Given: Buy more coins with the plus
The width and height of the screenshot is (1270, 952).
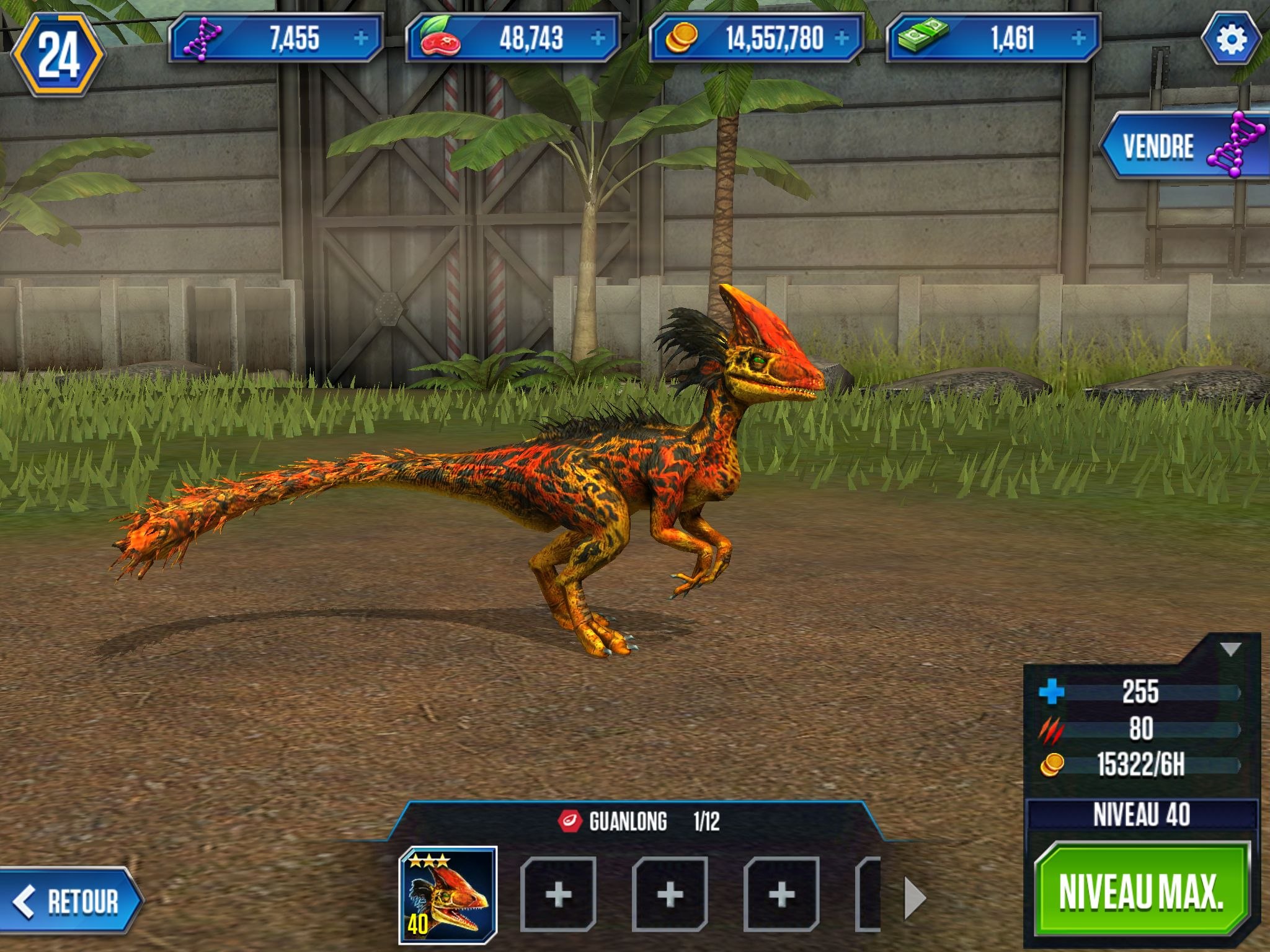Looking at the screenshot, I should 841,38.
